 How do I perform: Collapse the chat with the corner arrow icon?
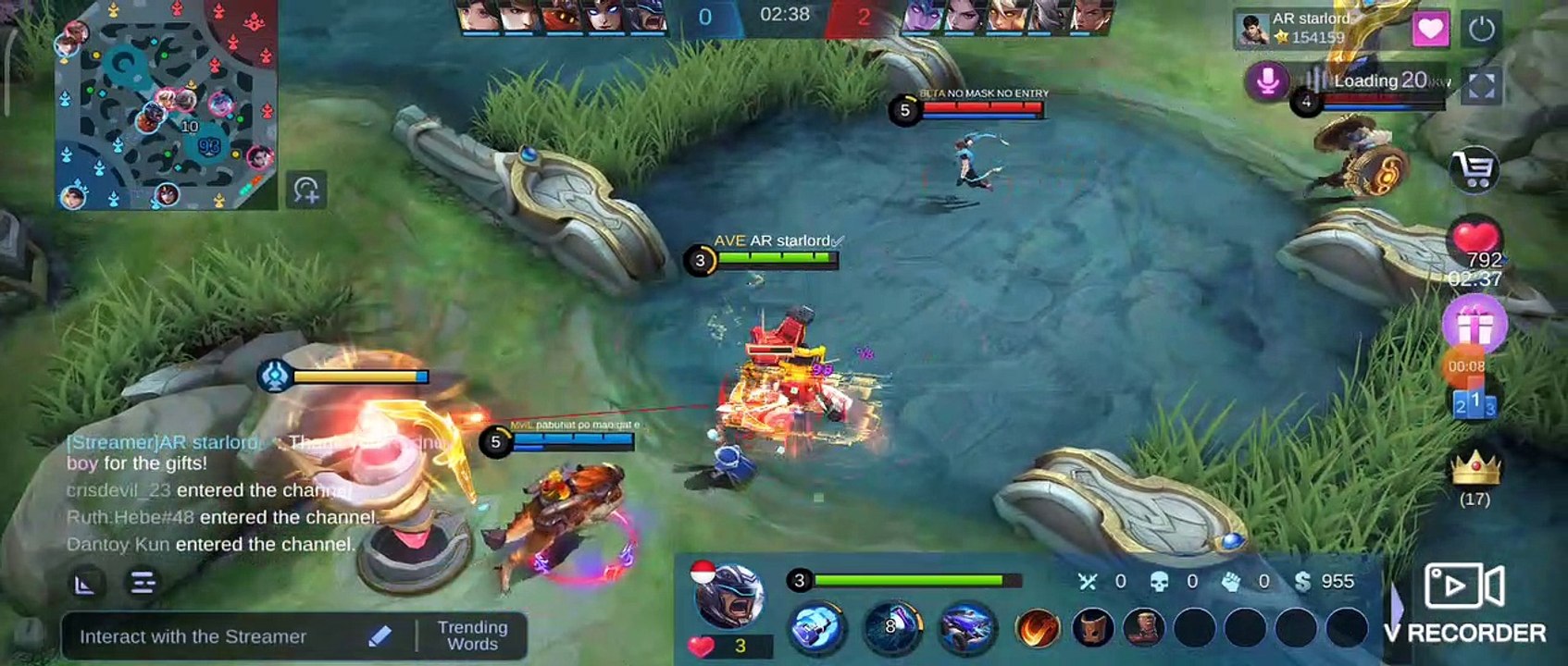85,584
